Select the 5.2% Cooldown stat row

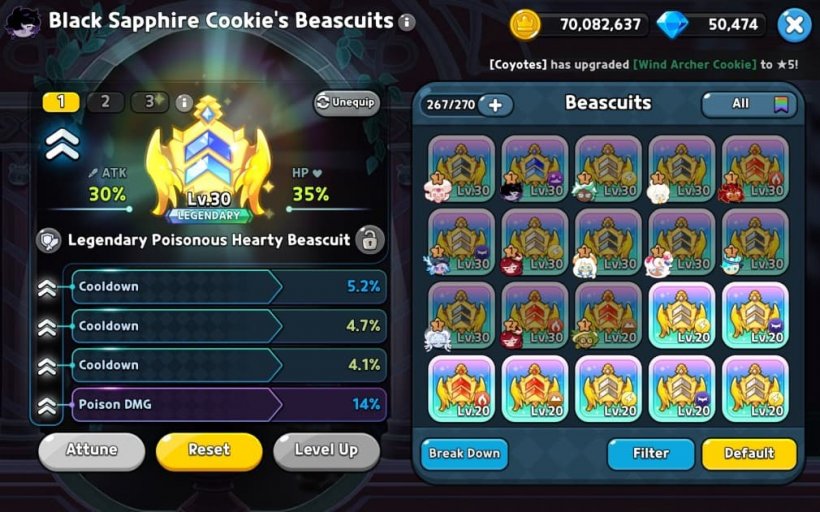pyautogui.click(x=228, y=286)
